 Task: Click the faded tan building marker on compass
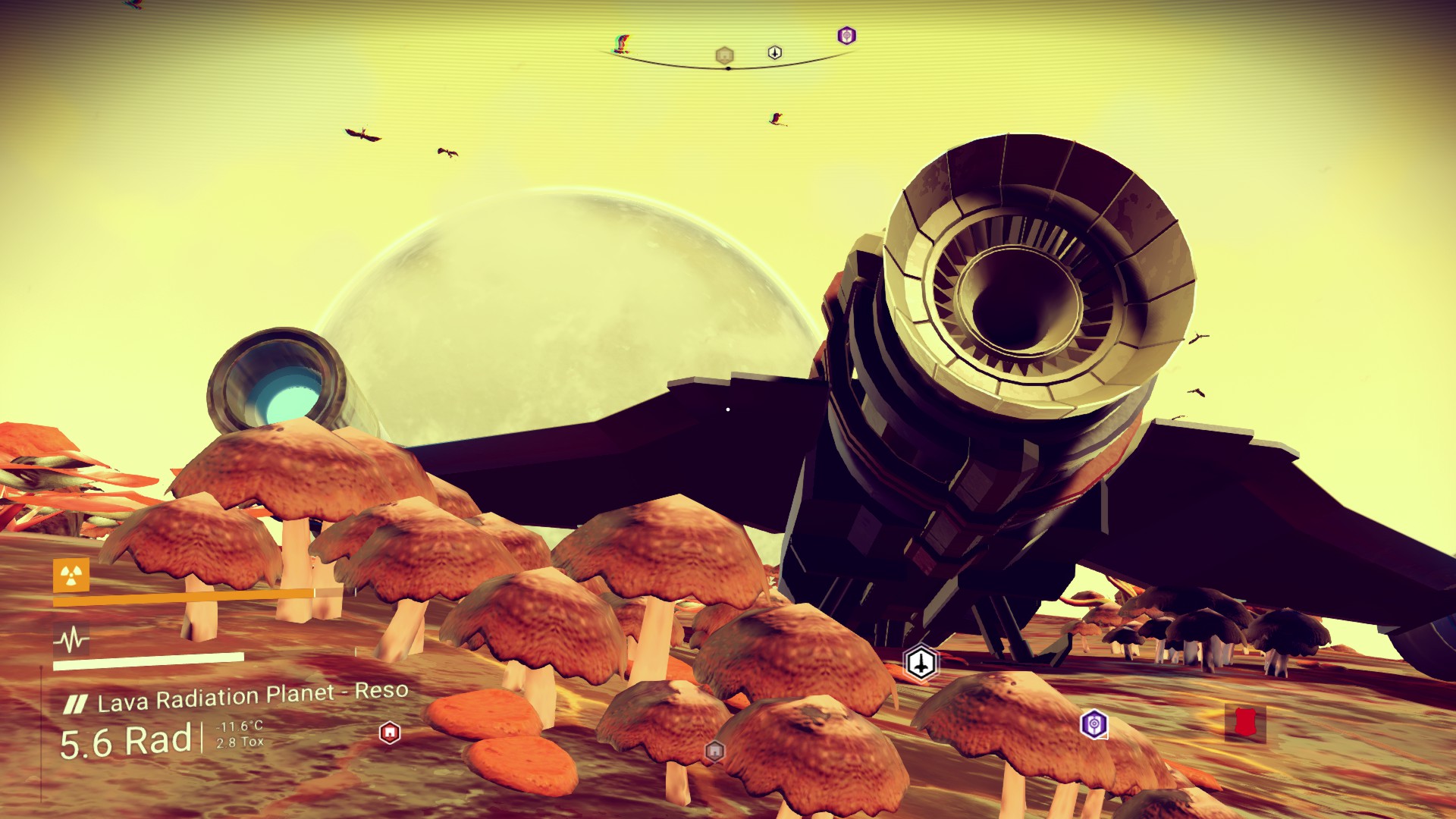coord(724,55)
